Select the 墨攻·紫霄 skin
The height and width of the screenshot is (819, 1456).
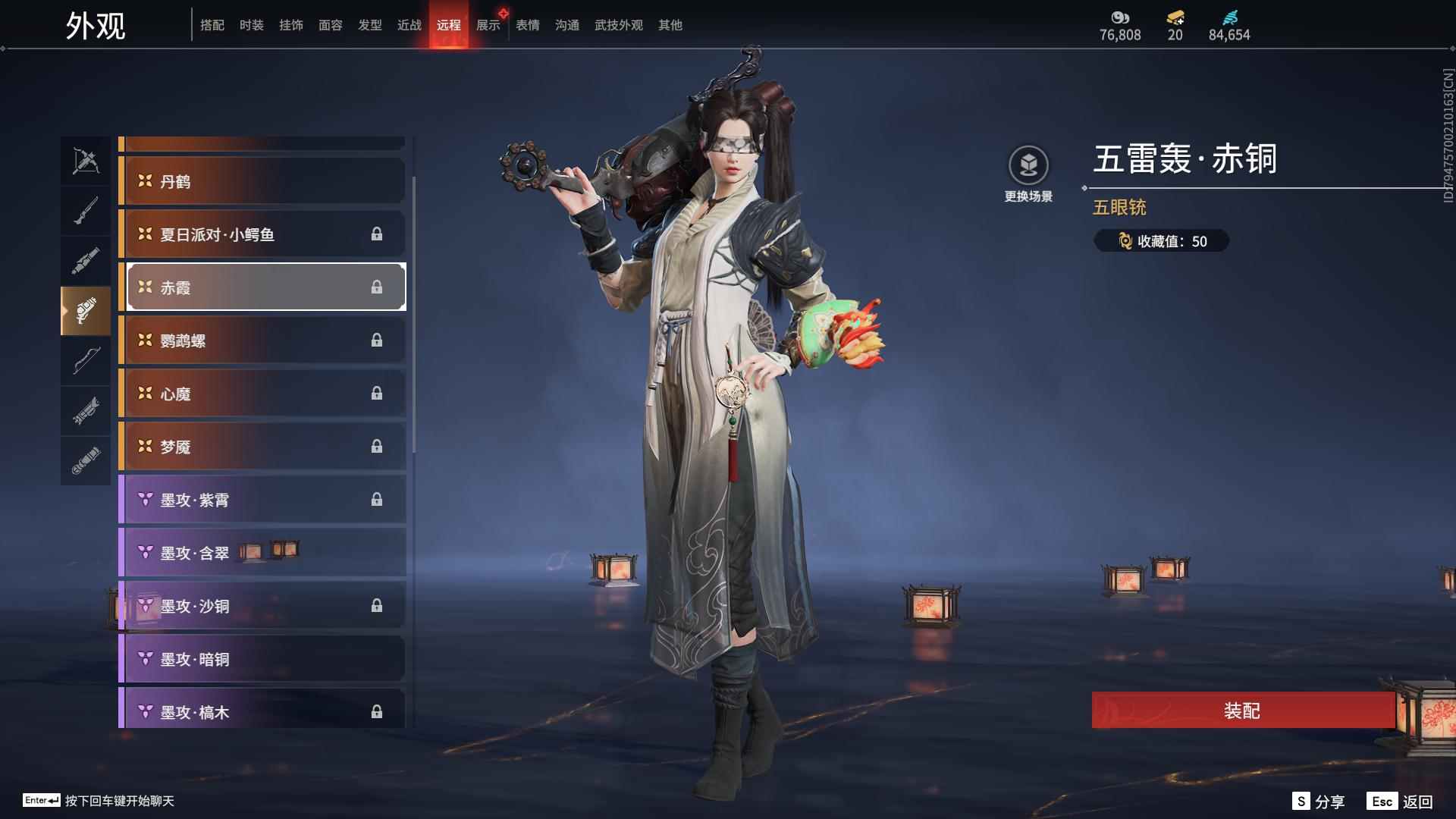pyautogui.click(x=262, y=500)
